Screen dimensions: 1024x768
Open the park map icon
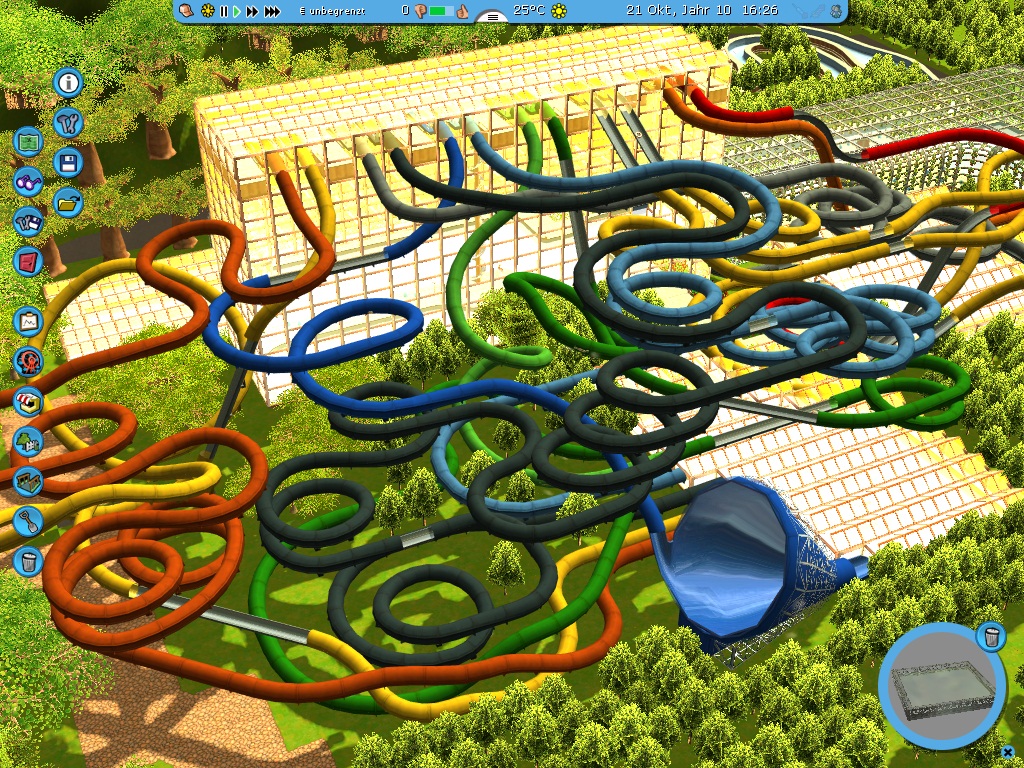pyautogui.click(x=28, y=142)
